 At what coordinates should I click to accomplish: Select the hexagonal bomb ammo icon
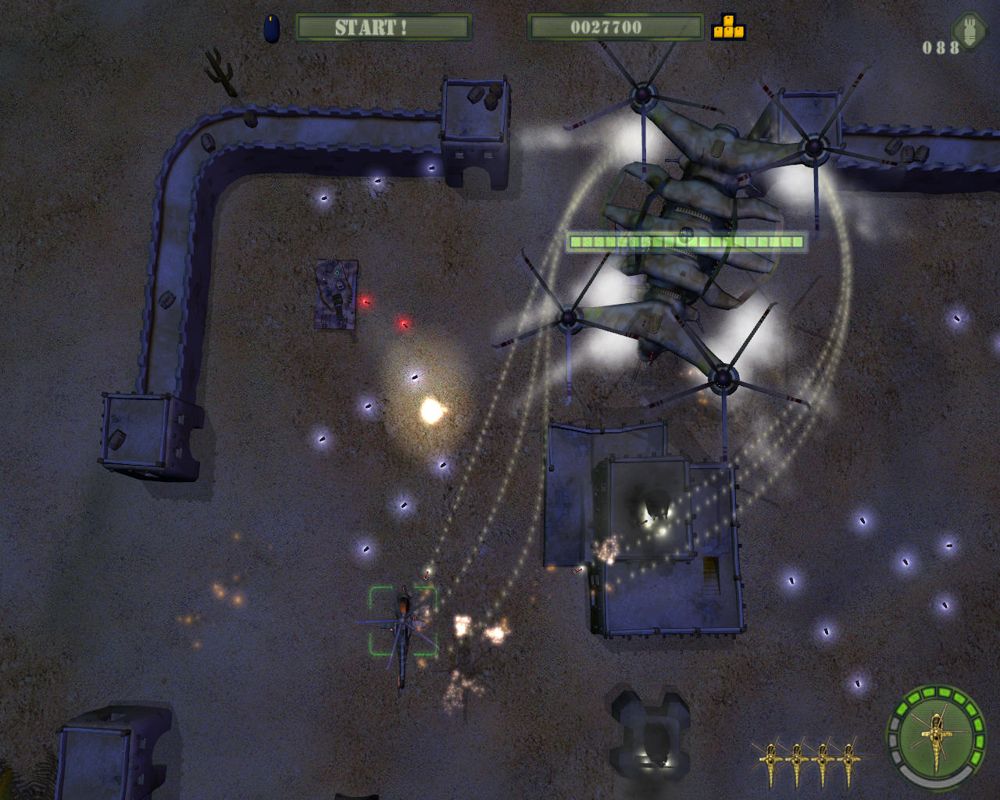(969, 29)
